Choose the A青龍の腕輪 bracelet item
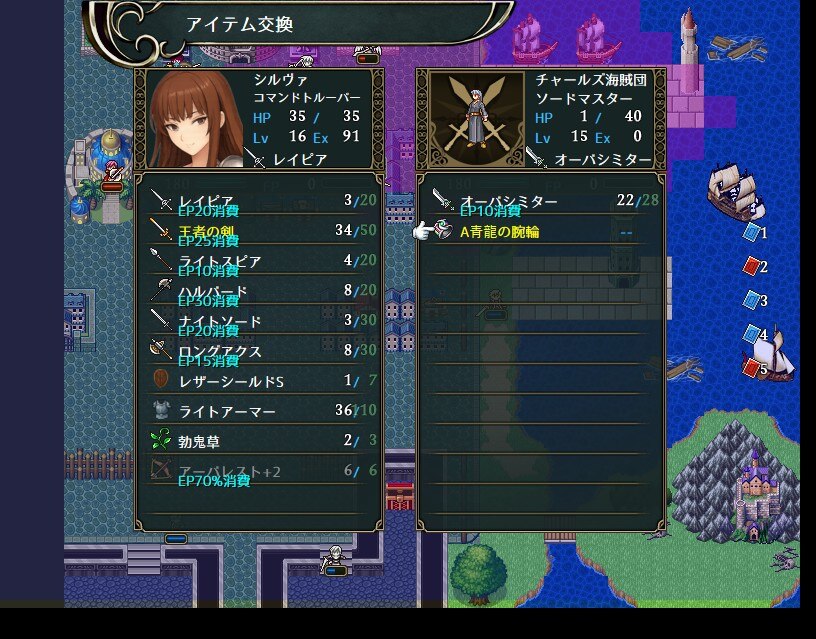This screenshot has width=816, height=639. pyautogui.click(x=540, y=232)
